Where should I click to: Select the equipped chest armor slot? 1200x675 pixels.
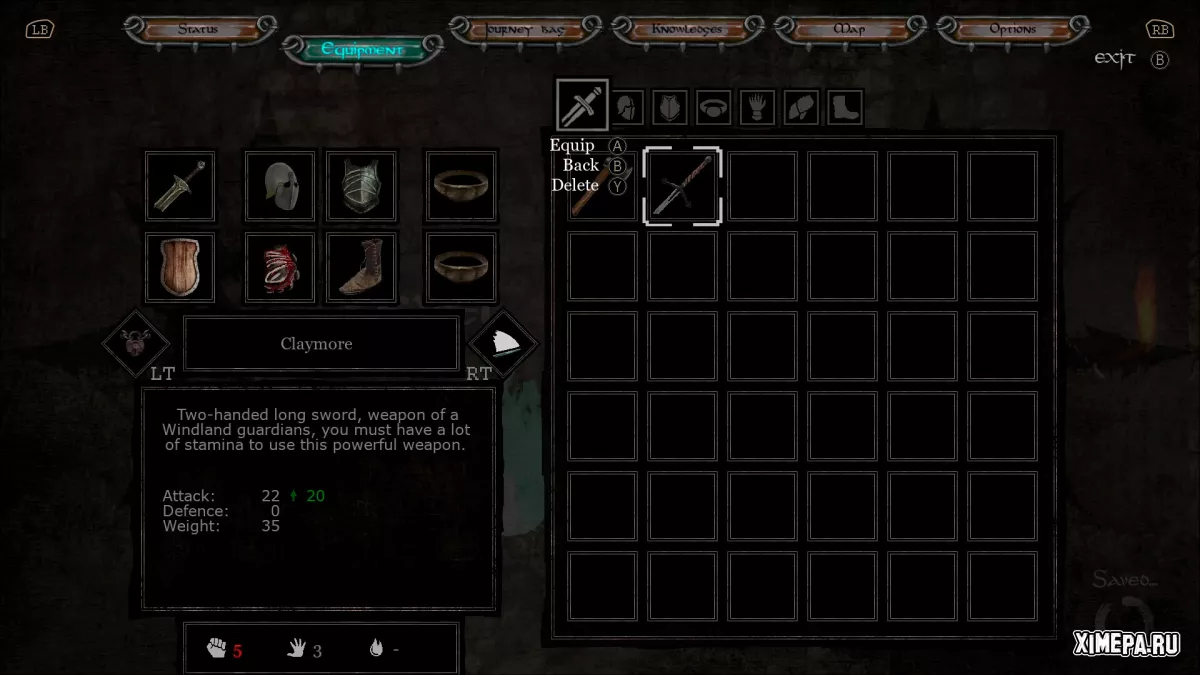pyautogui.click(x=362, y=186)
